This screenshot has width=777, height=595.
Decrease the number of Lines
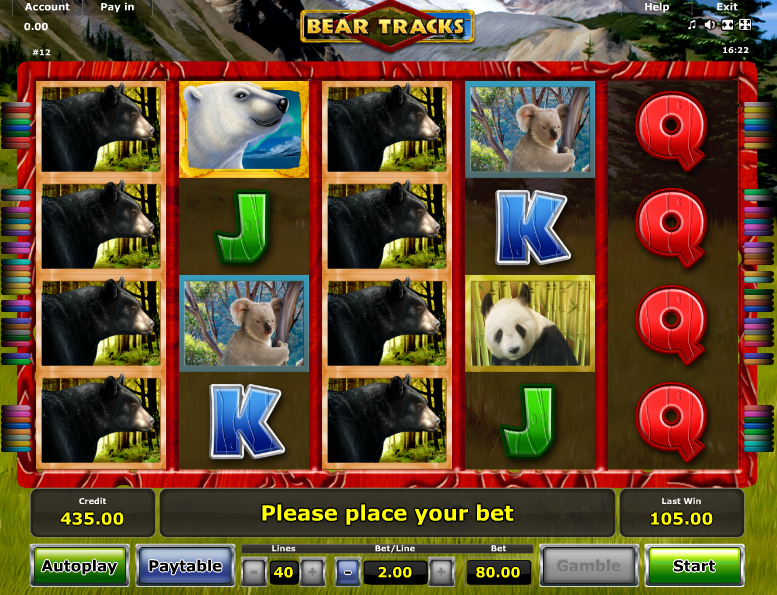(254, 573)
